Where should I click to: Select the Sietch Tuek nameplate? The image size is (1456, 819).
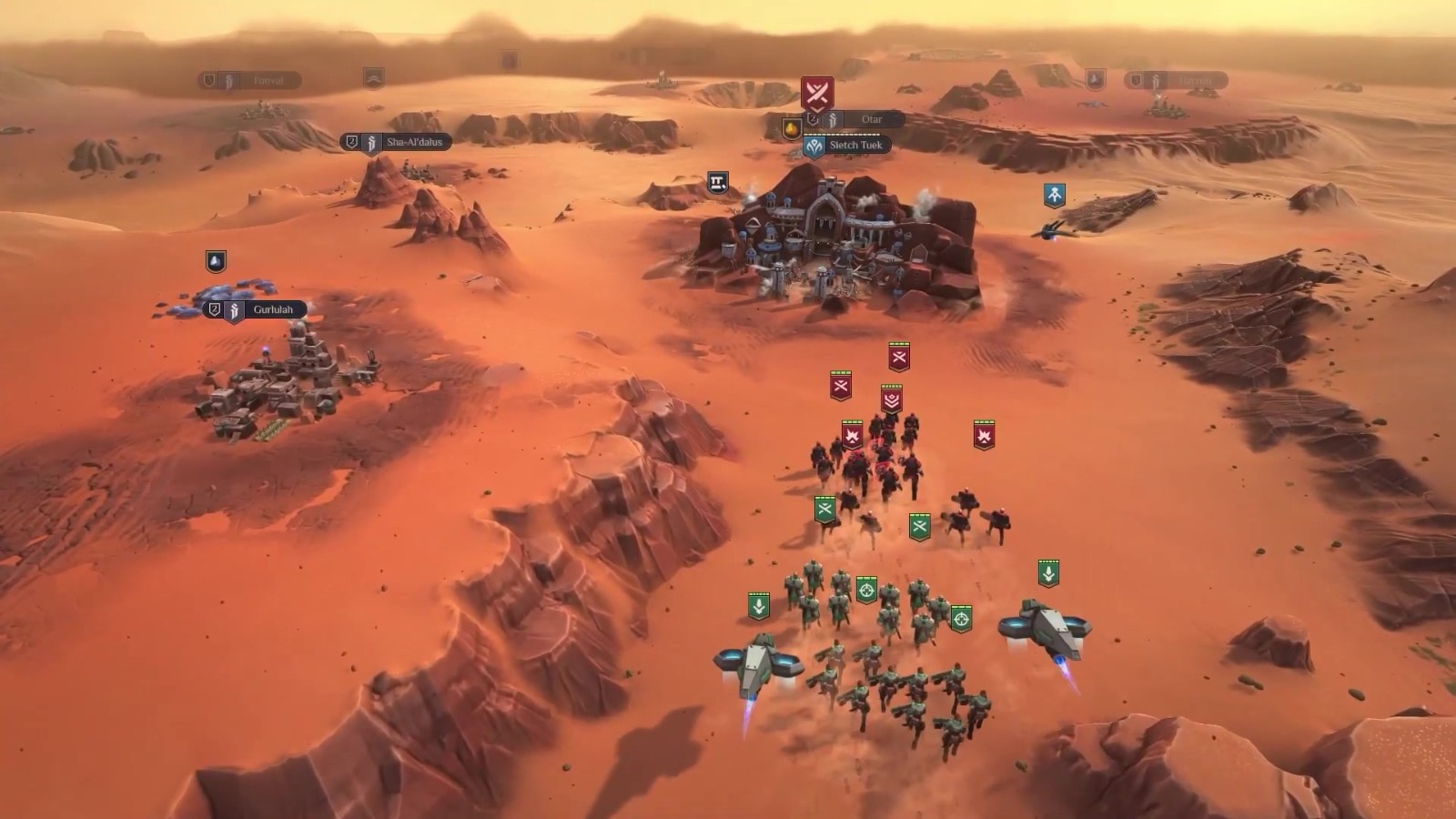point(855,146)
